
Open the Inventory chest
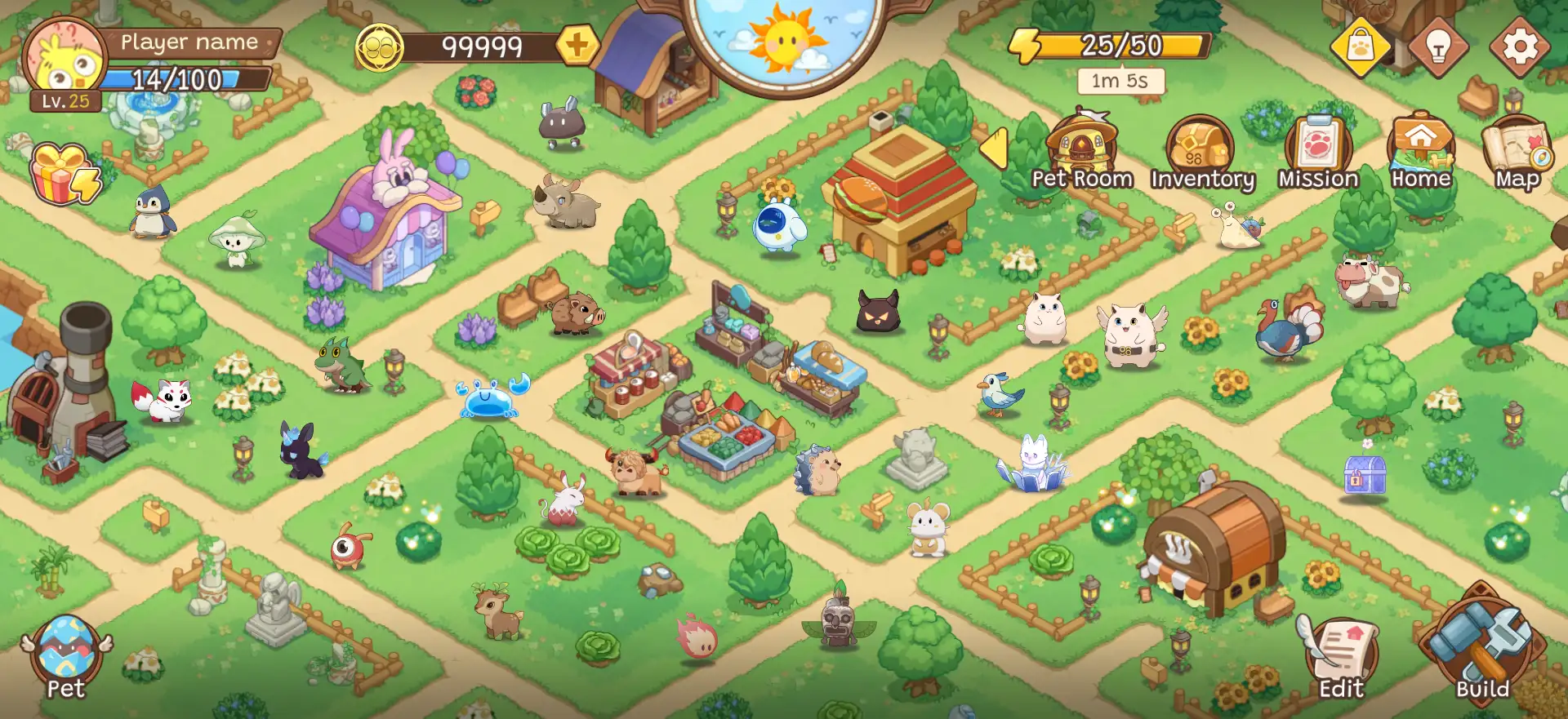tap(1200, 153)
